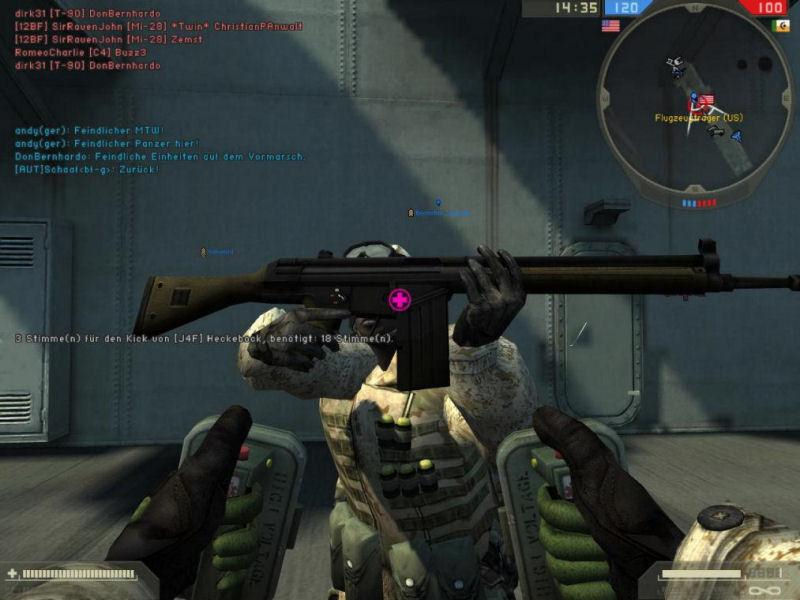Select the Flugzeugträger (US) flag marker on minimap
Screen dimensions: 800x600
click(705, 101)
